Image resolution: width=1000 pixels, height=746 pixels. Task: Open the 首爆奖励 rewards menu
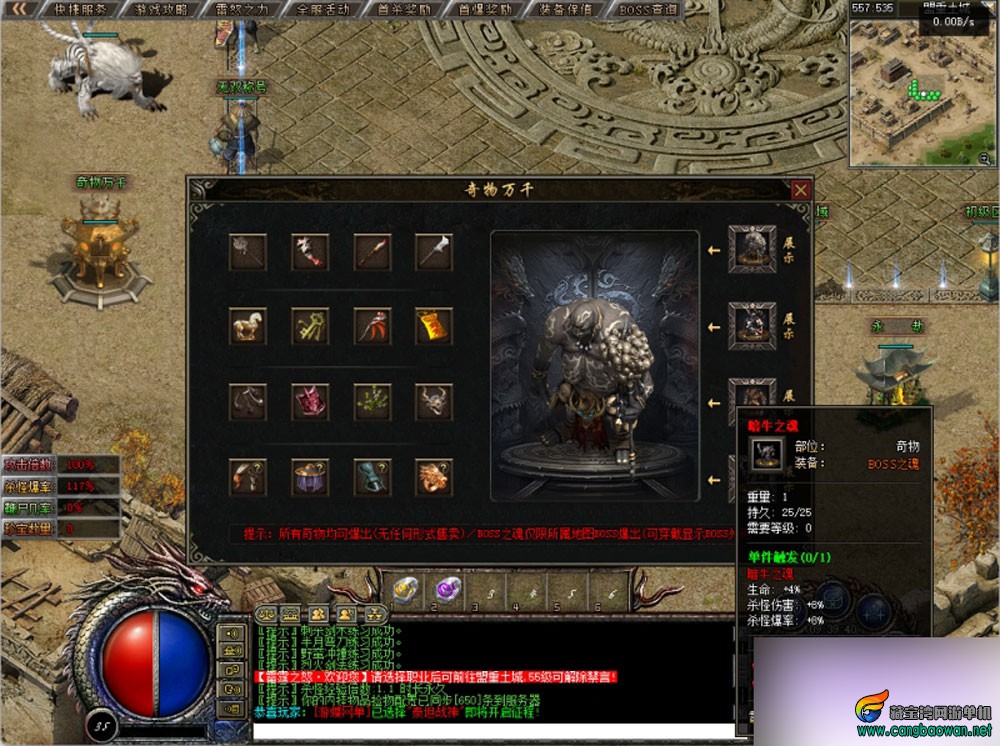click(x=485, y=9)
